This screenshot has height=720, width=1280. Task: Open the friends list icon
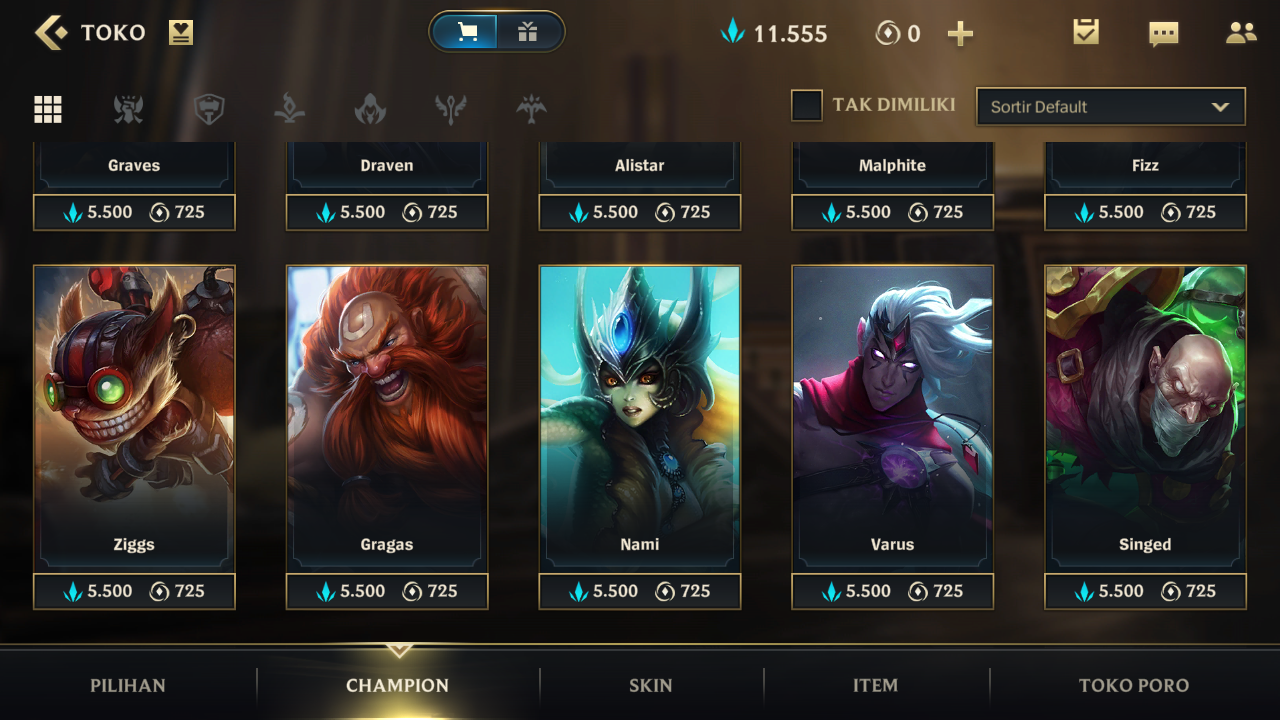pos(1241,33)
